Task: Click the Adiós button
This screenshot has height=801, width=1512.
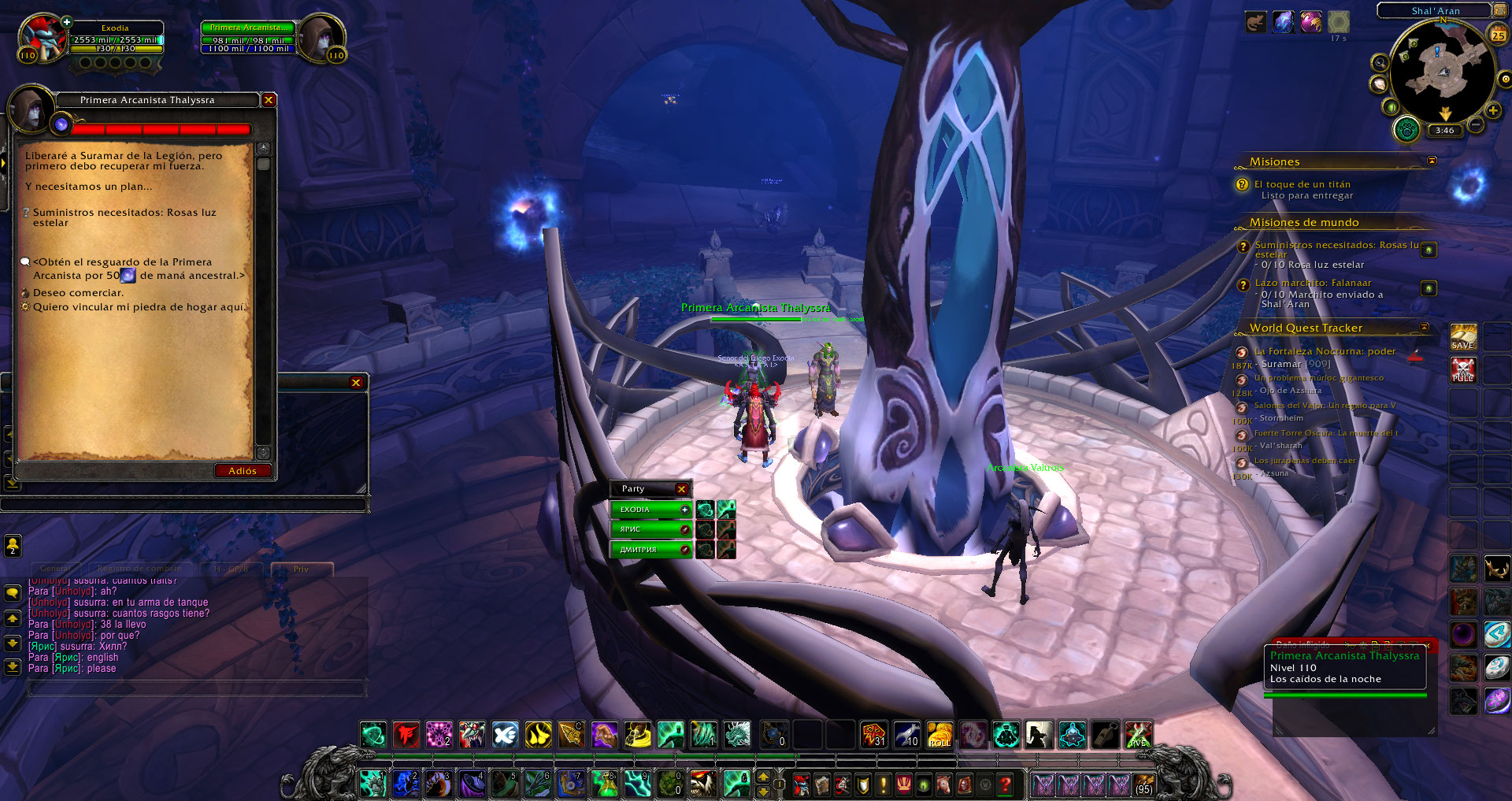Action: pyautogui.click(x=243, y=471)
